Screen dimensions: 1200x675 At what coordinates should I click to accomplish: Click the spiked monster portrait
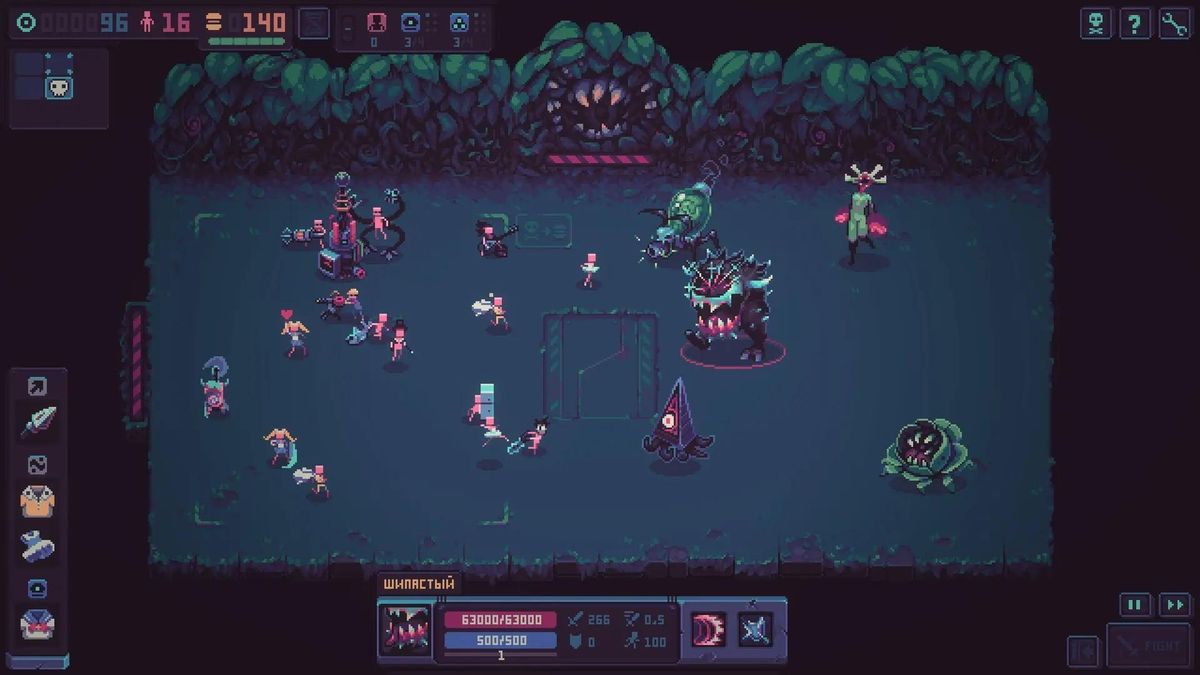406,630
